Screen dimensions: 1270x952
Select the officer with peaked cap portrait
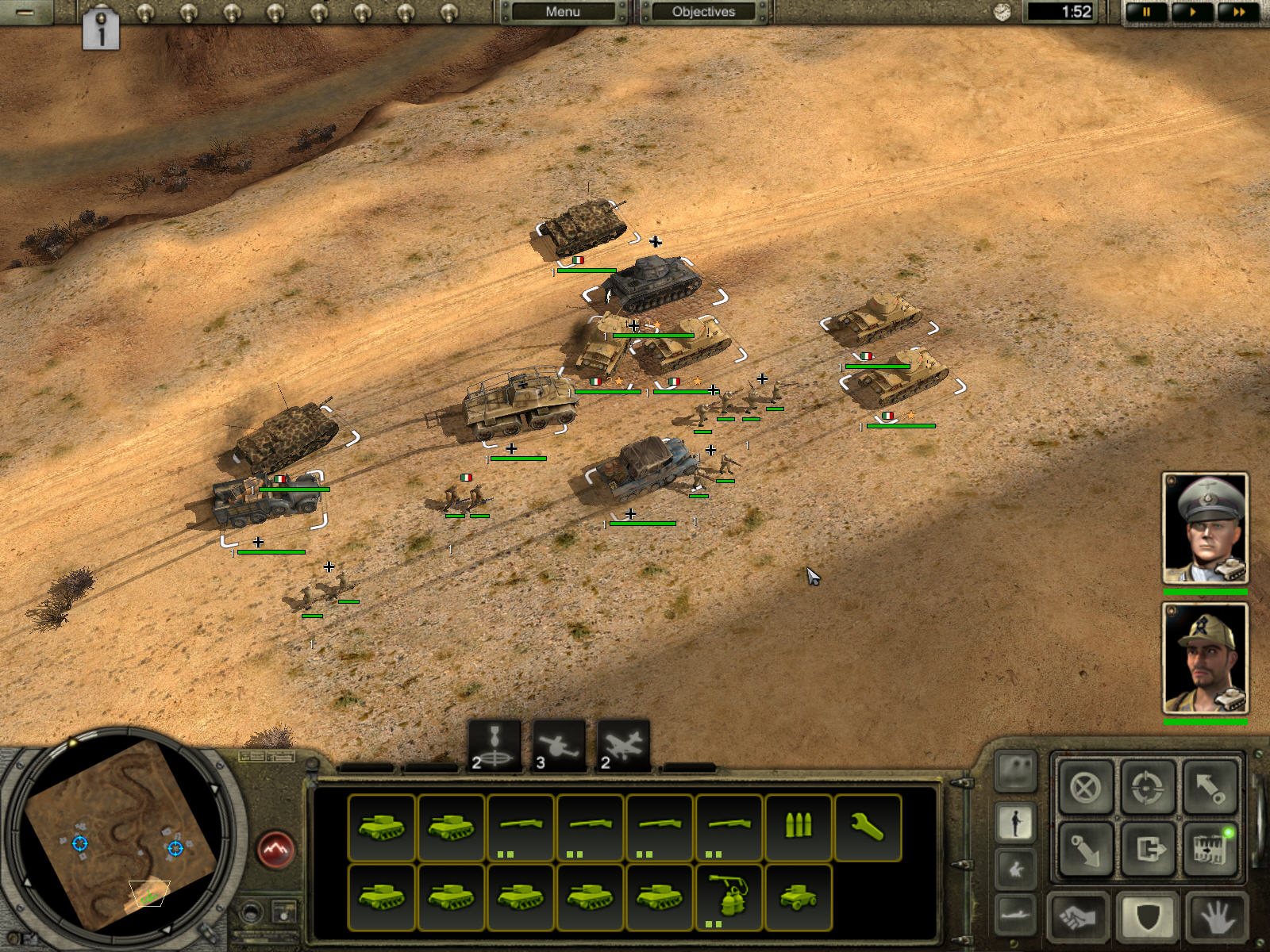[1205, 528]
